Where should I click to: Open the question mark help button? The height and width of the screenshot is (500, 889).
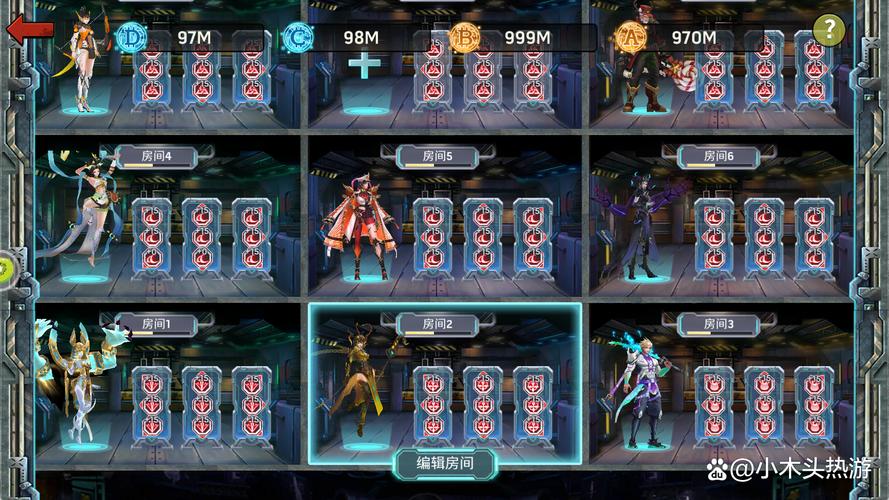828,30
